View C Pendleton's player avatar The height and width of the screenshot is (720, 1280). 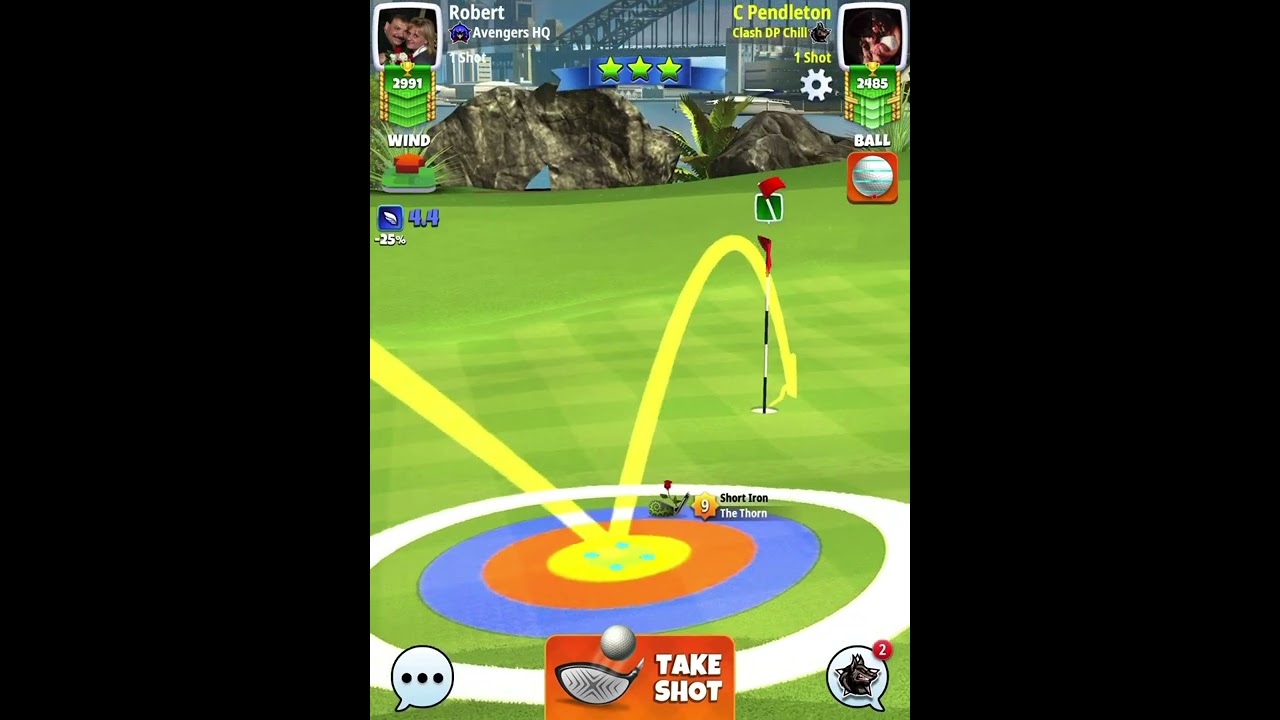[x=872, y=36]
